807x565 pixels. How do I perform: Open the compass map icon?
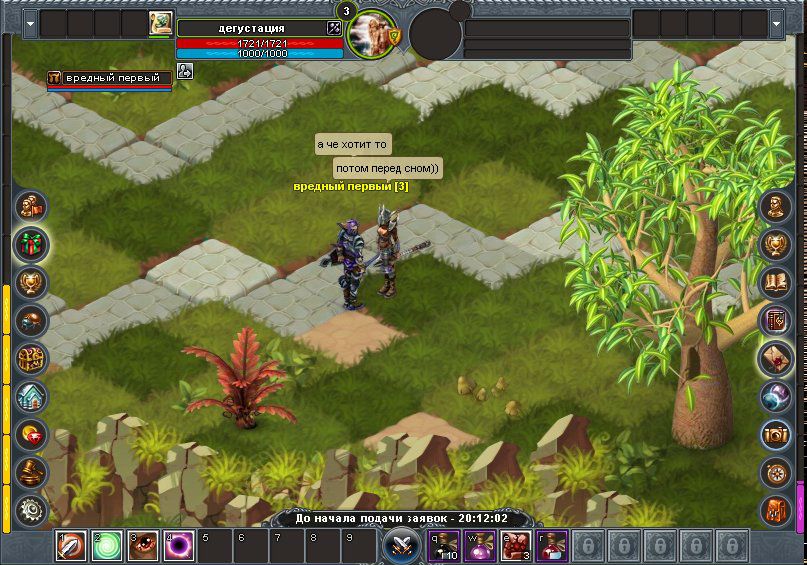point(776,472)
